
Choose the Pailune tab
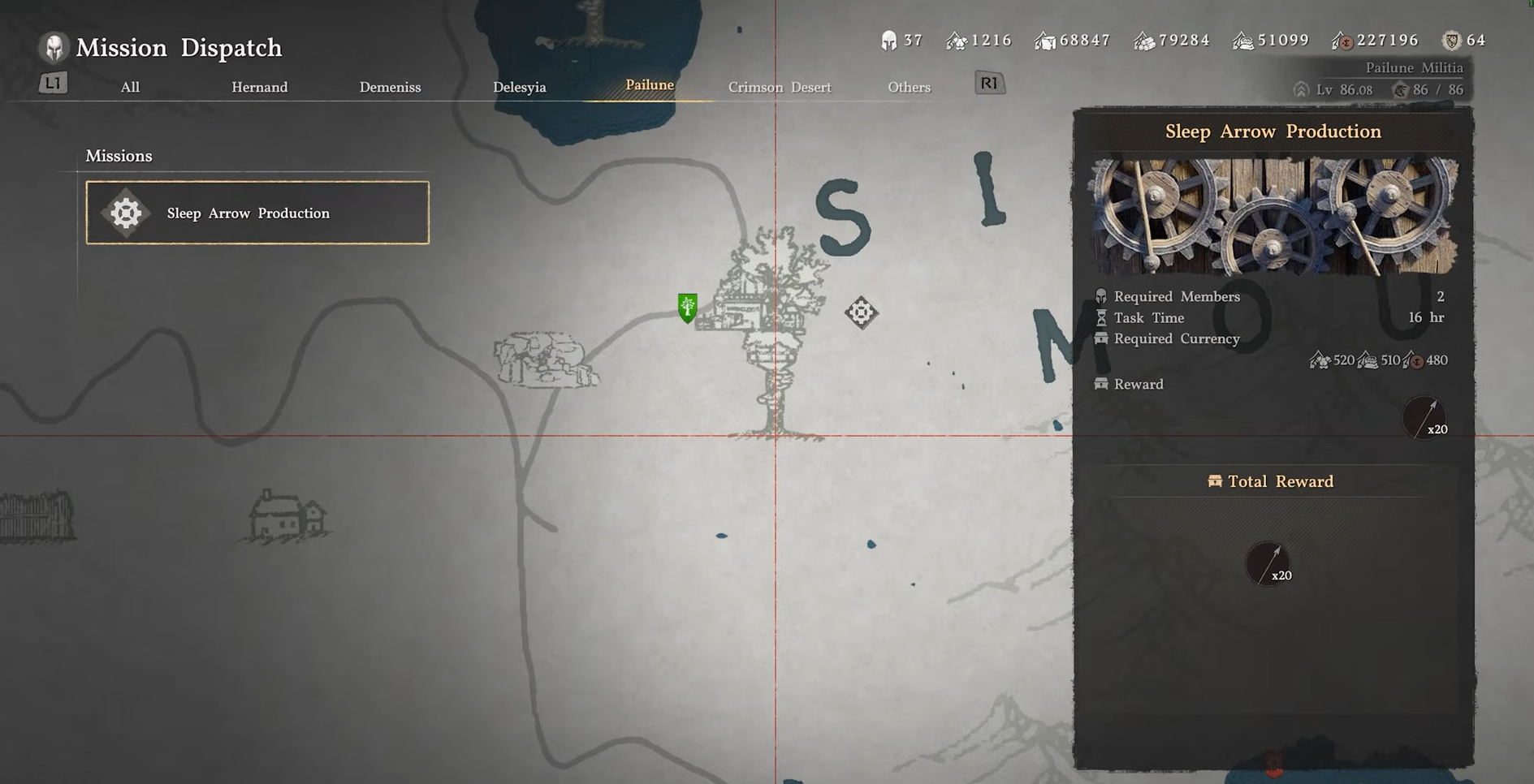pyautogui.click(x=649, y=85)
